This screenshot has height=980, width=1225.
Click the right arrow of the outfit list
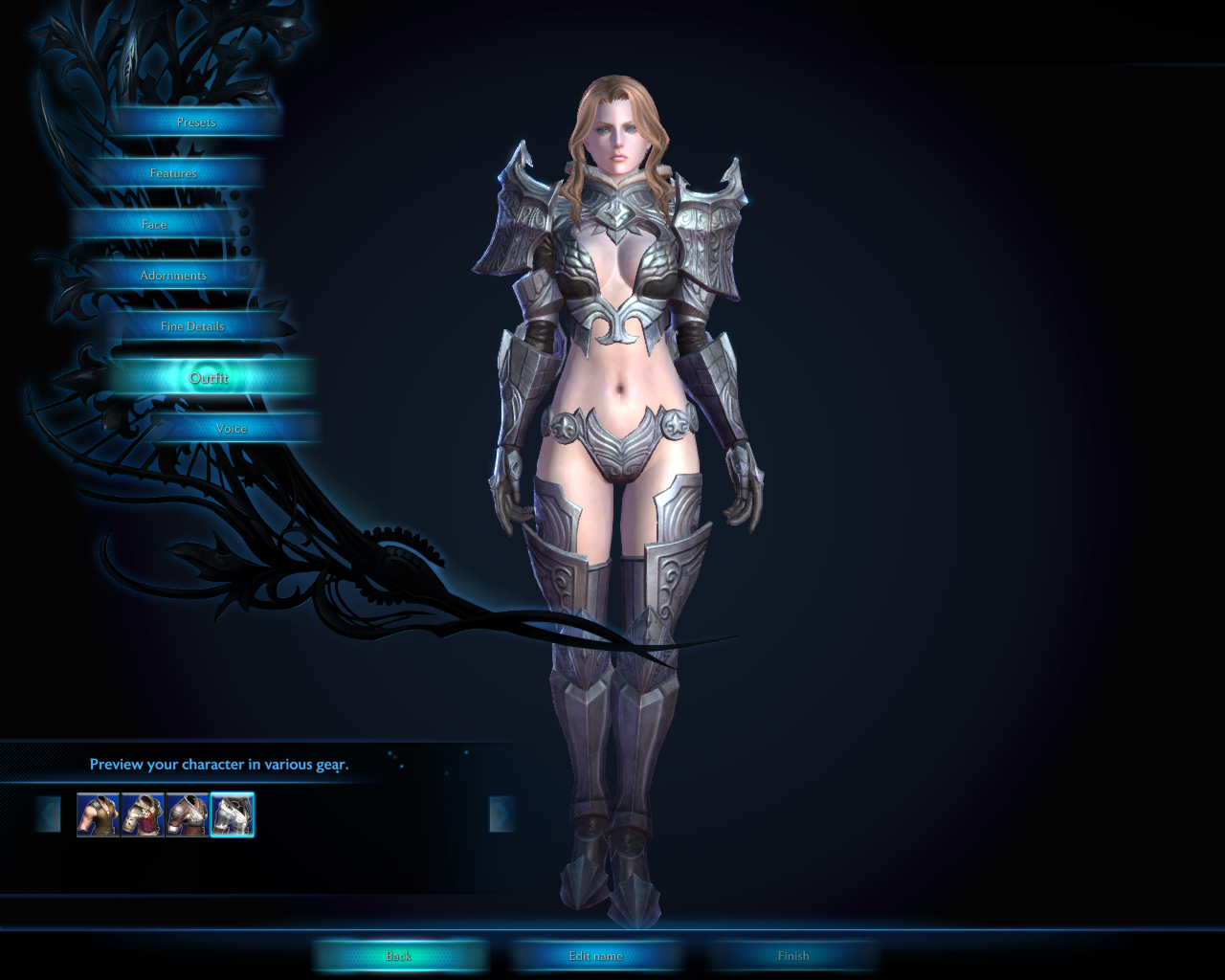(501, 815)
